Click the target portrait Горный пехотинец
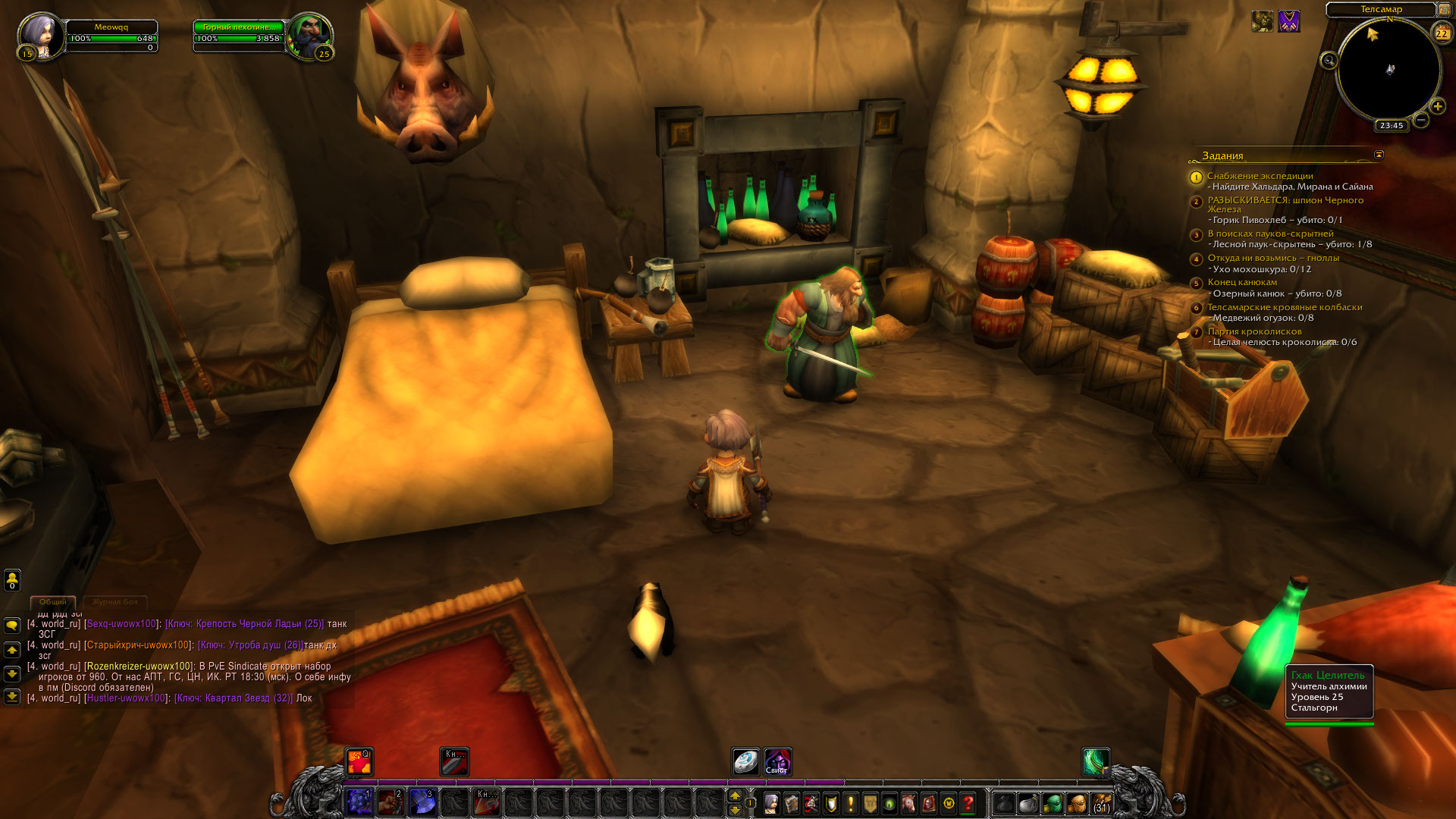 [x=309, y=34]
